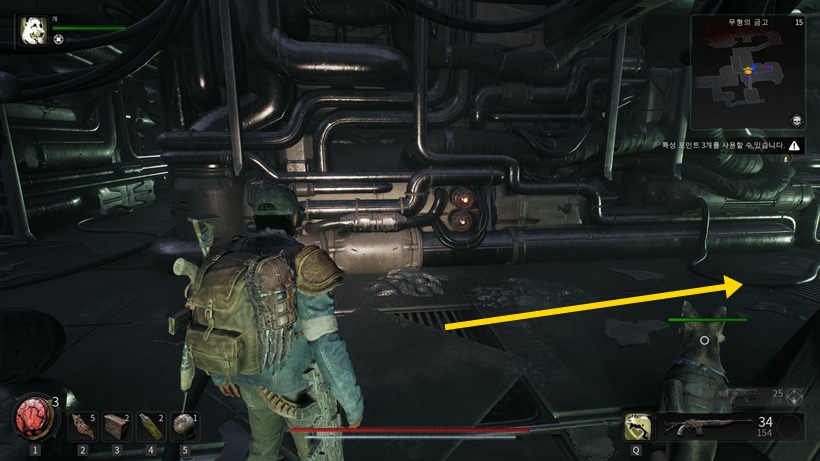820x461 pixels.
Task: Click the empty mod circle beside long gun ammo
Action: point(792,428)
